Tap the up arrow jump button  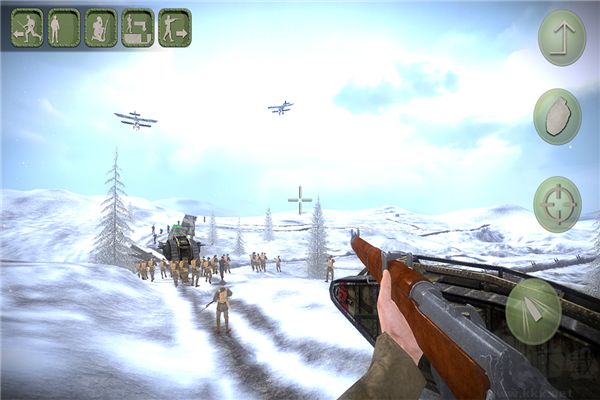click(562, 38)
